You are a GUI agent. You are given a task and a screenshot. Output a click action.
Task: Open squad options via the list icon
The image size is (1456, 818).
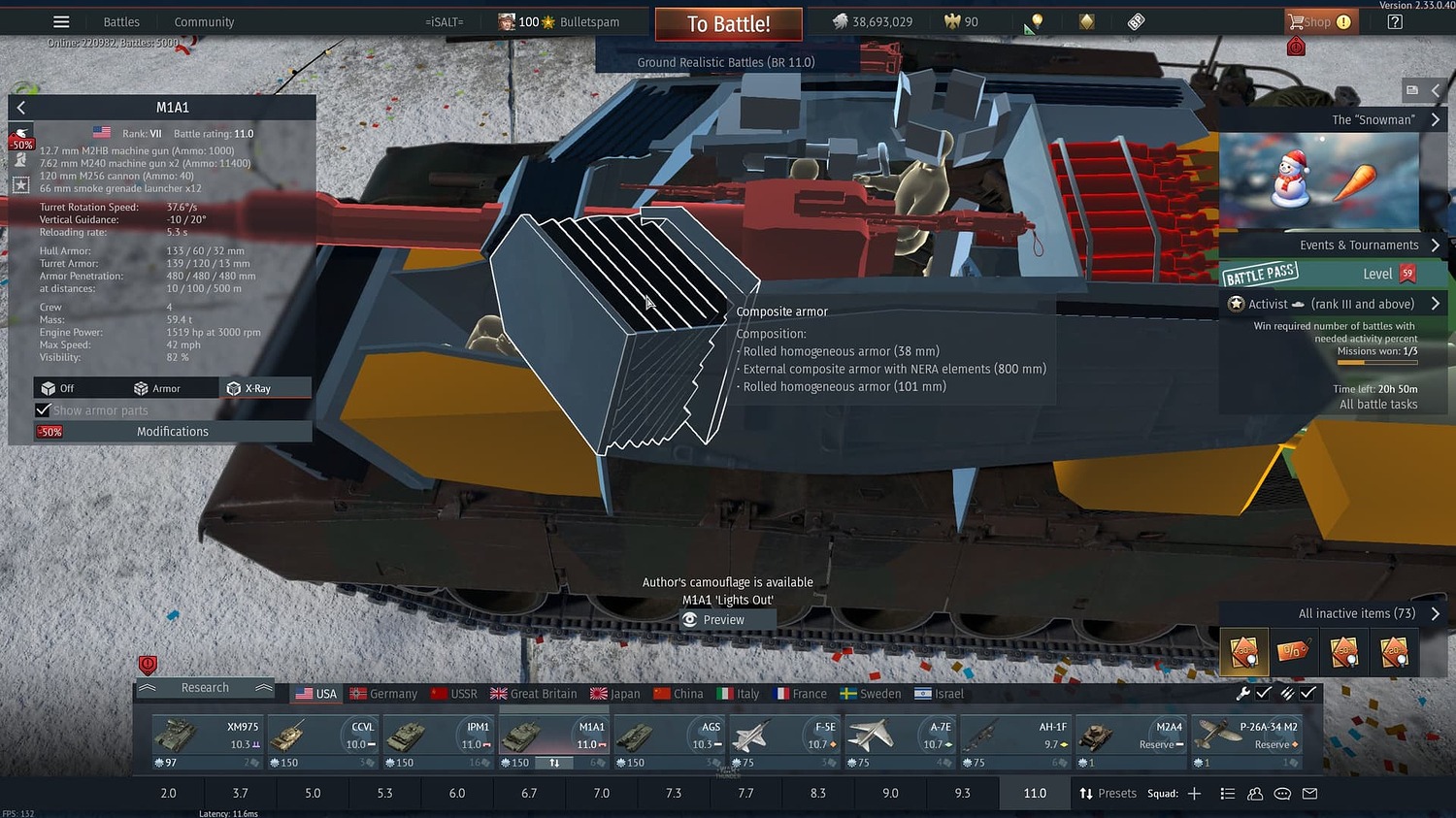tap(1227, 793)
